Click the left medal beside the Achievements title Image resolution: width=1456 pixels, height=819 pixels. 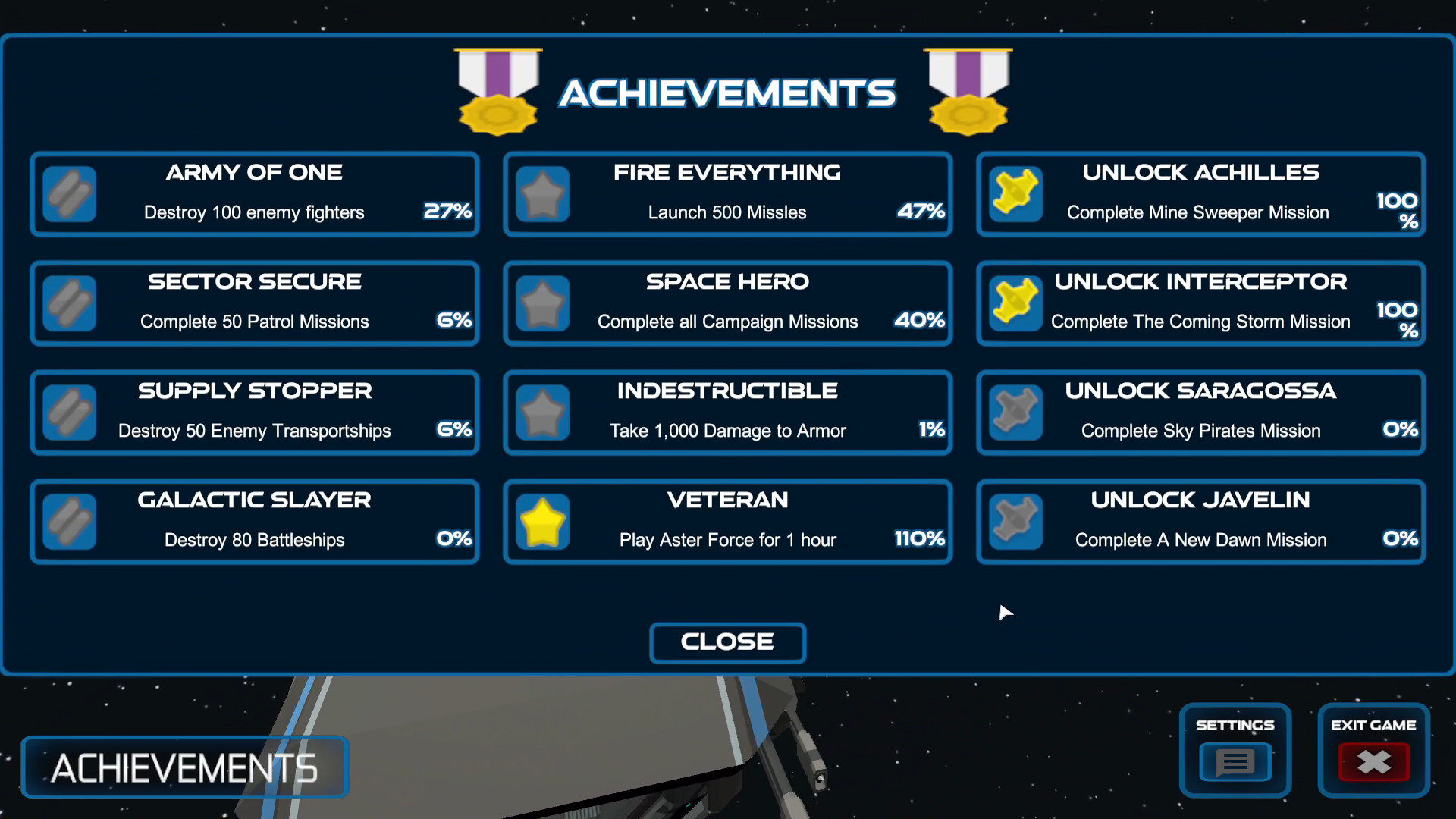coord(497,91)
